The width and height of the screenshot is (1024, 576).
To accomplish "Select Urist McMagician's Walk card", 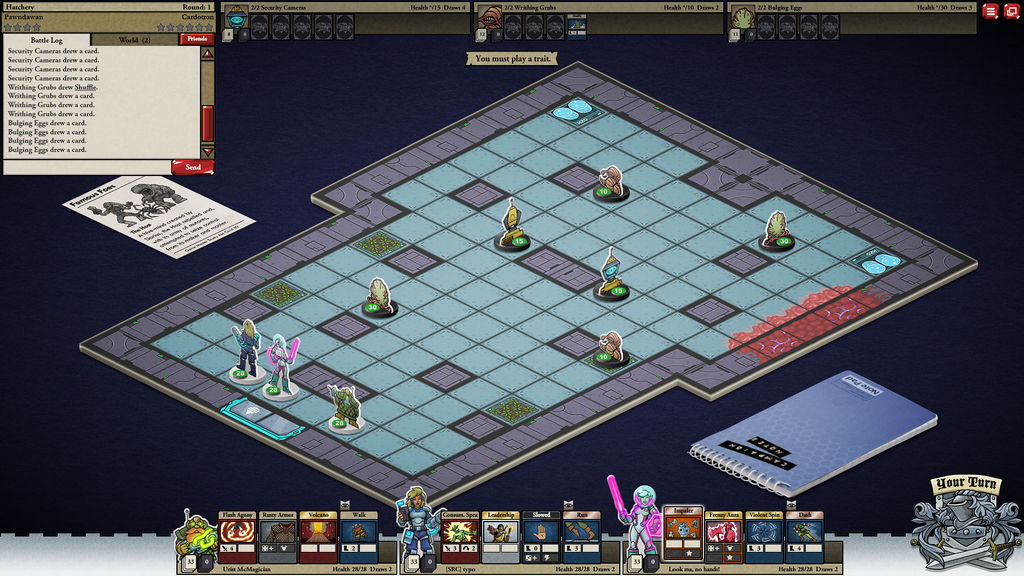I will (358, 536).
